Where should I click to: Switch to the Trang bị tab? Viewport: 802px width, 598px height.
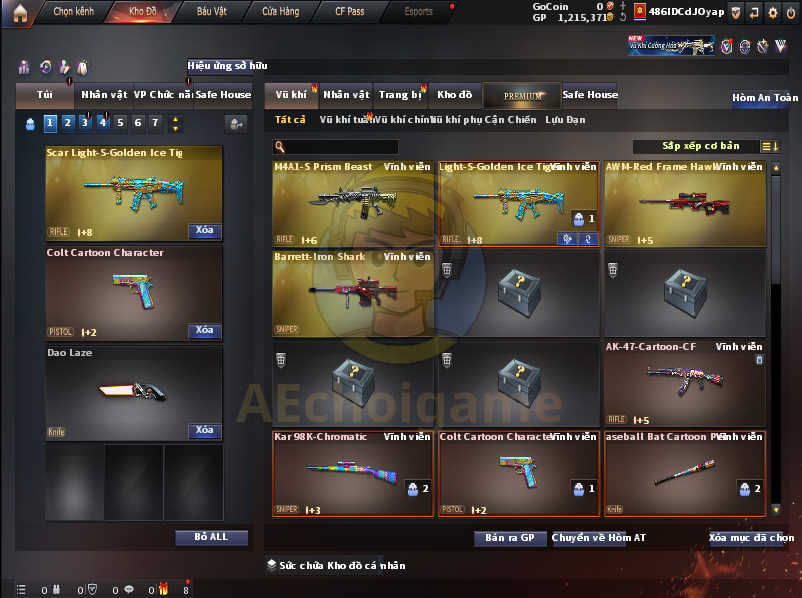point(400,95)
